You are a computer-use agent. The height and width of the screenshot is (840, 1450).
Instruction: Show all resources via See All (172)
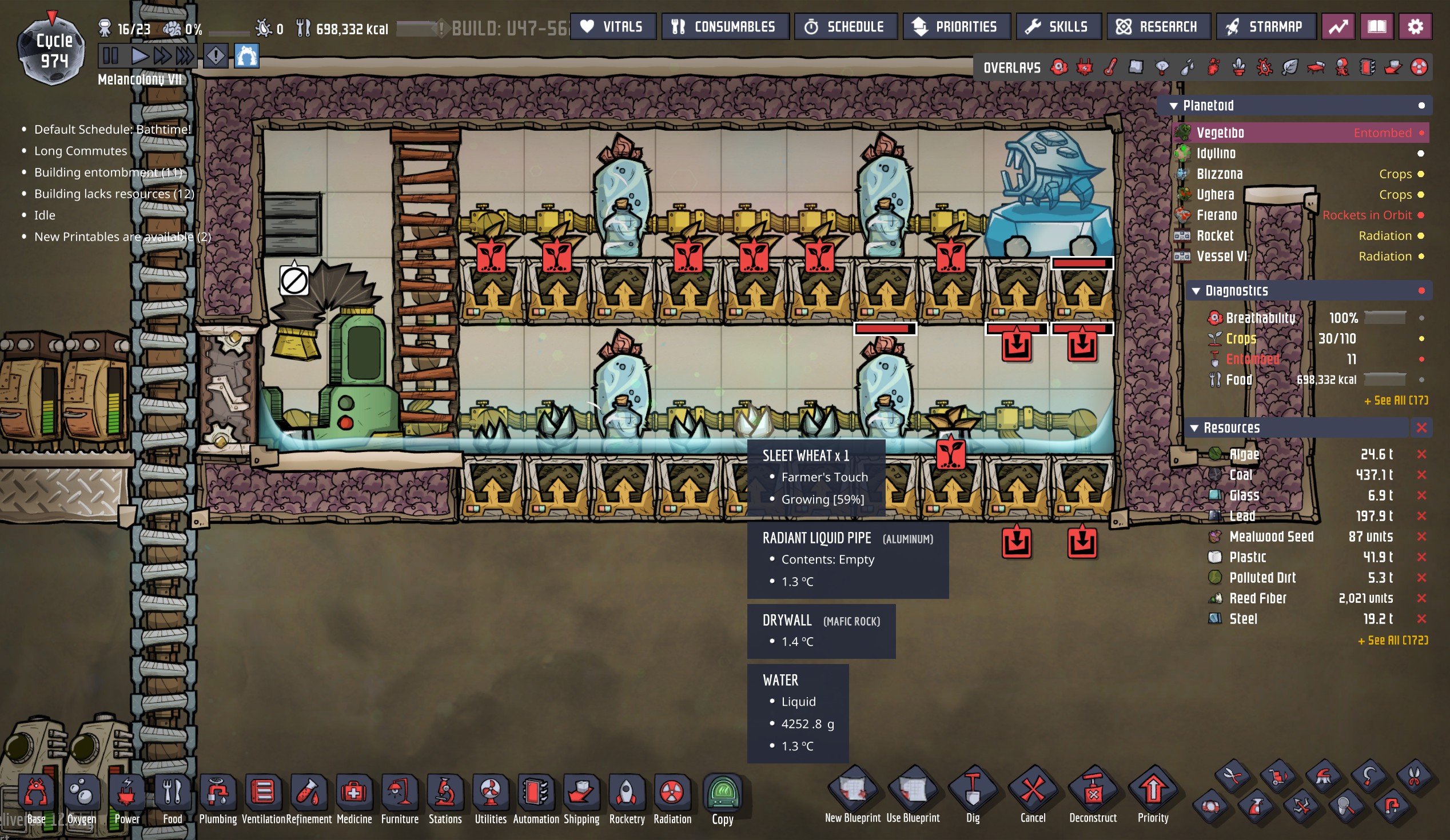(1392, 641)
